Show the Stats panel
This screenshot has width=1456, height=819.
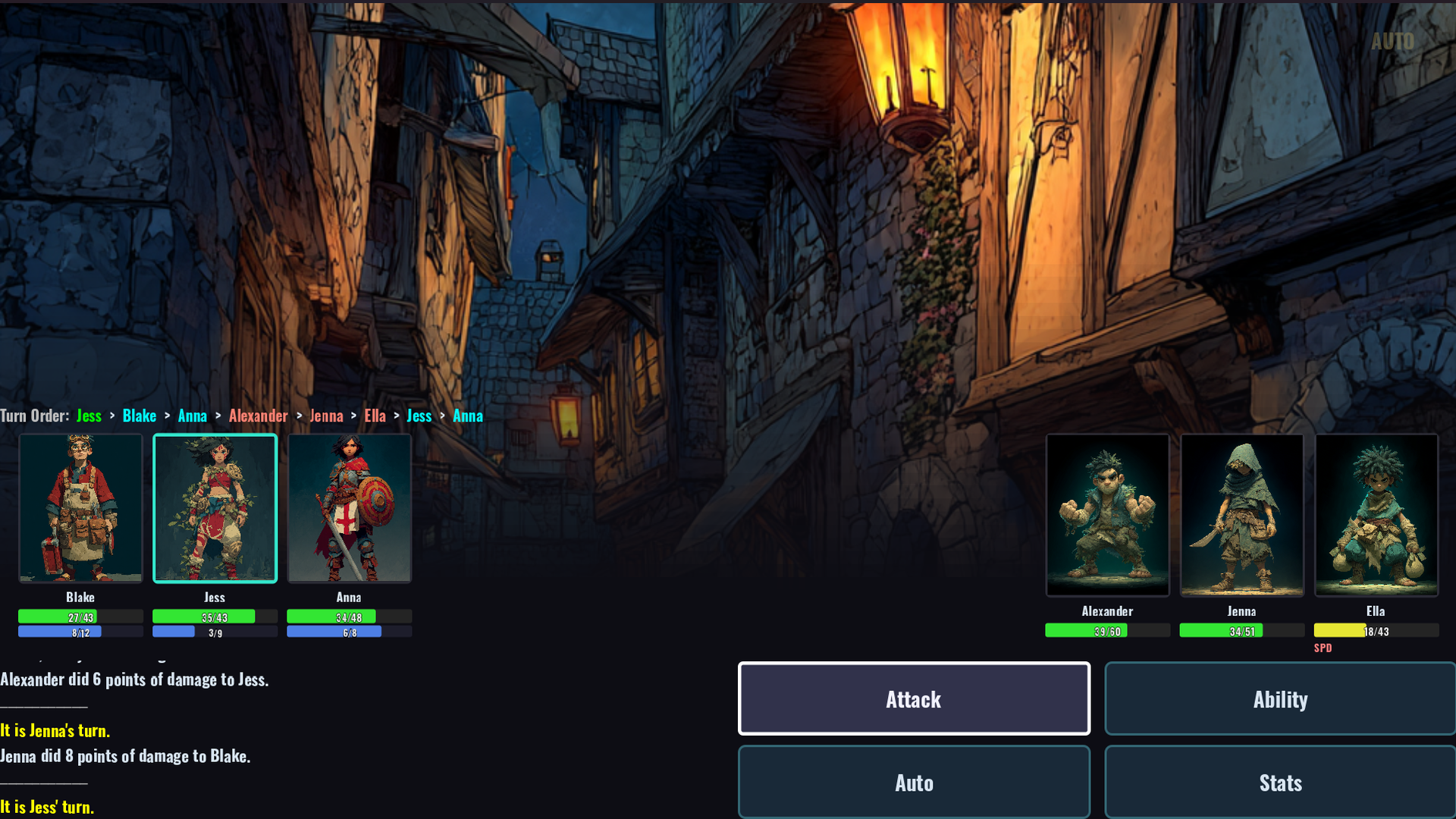tap(1280, 782)
